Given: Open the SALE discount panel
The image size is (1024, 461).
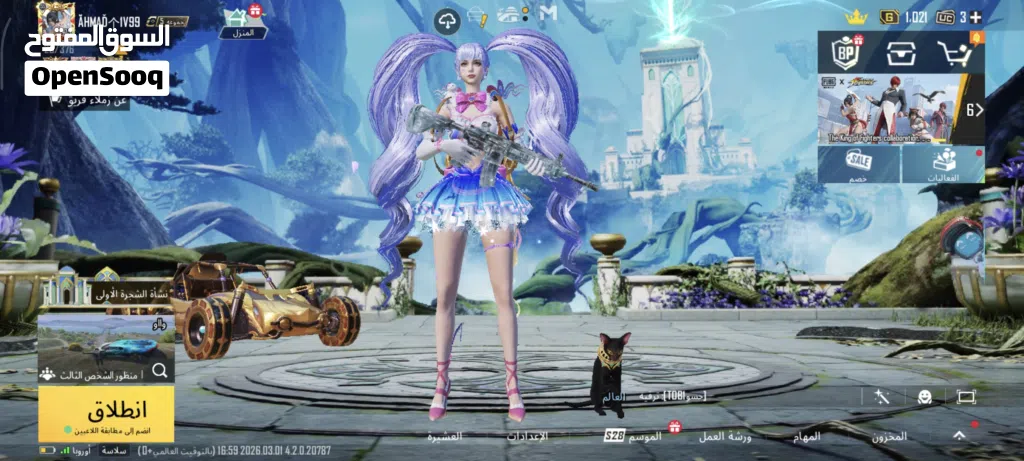Looking at the screenshot, I should pyautogui.click(x=858, y=165).
